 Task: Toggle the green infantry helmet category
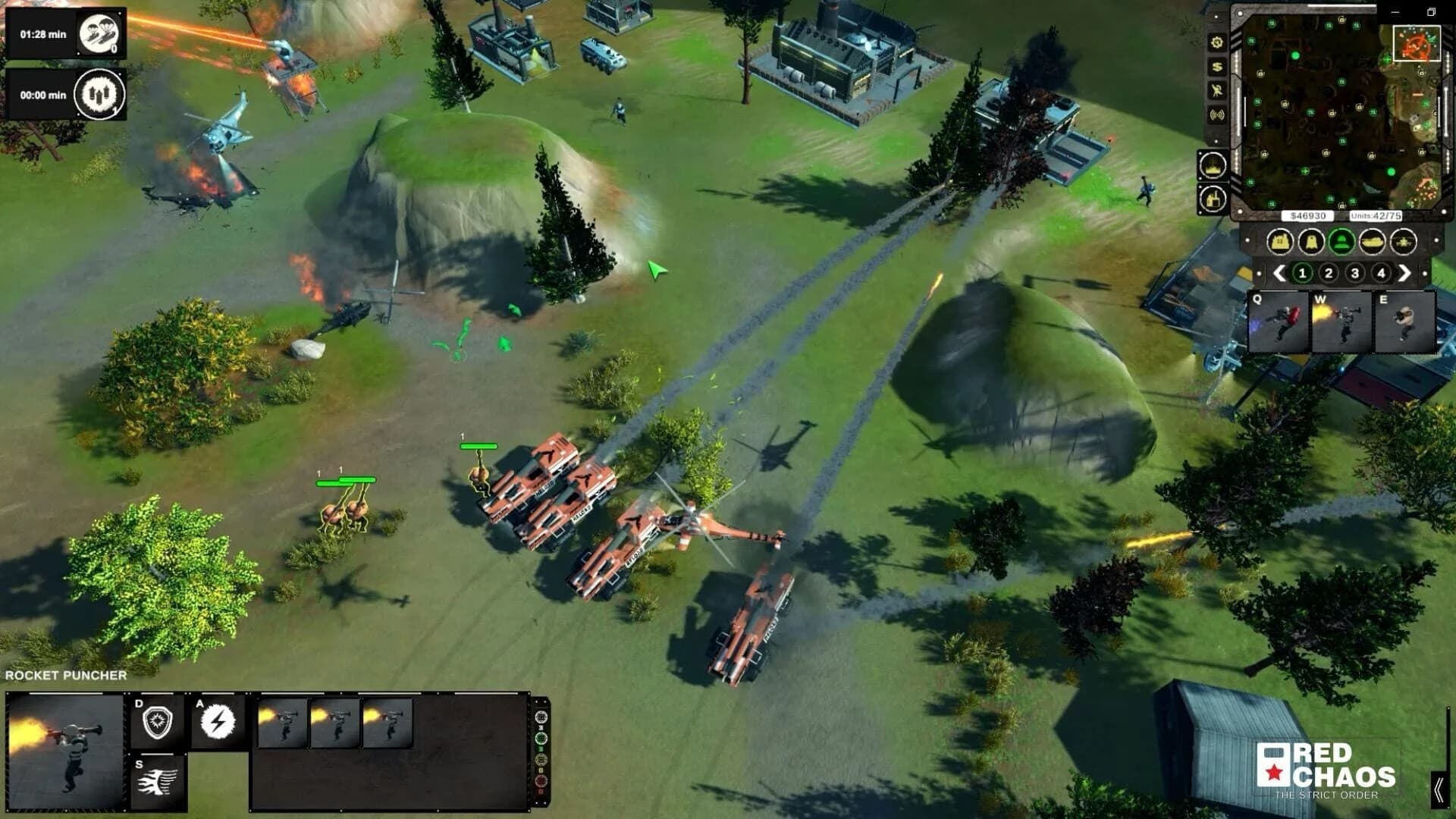click(x=1341, y=243)
